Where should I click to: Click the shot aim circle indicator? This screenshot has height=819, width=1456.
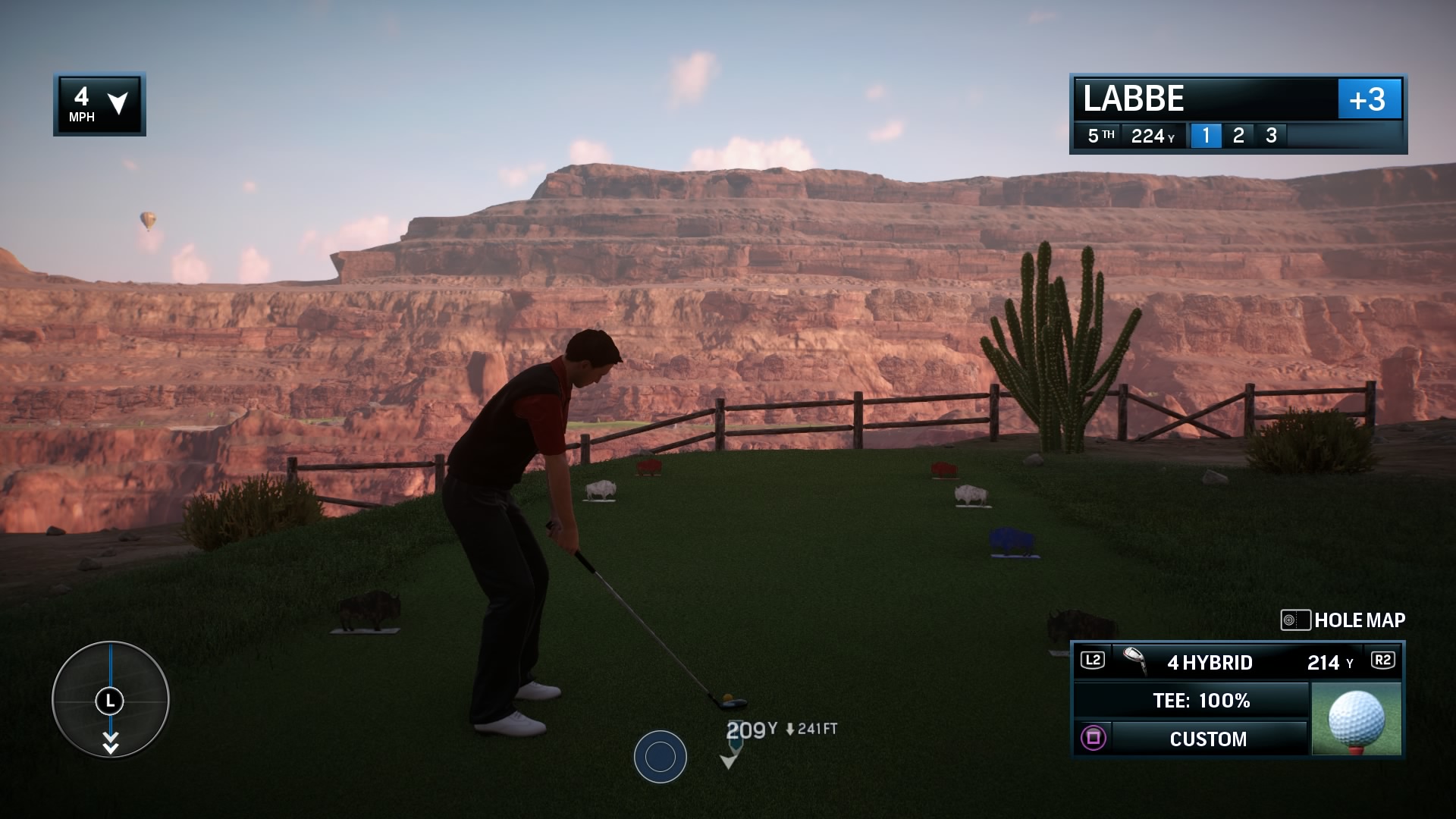coord(660,755)
